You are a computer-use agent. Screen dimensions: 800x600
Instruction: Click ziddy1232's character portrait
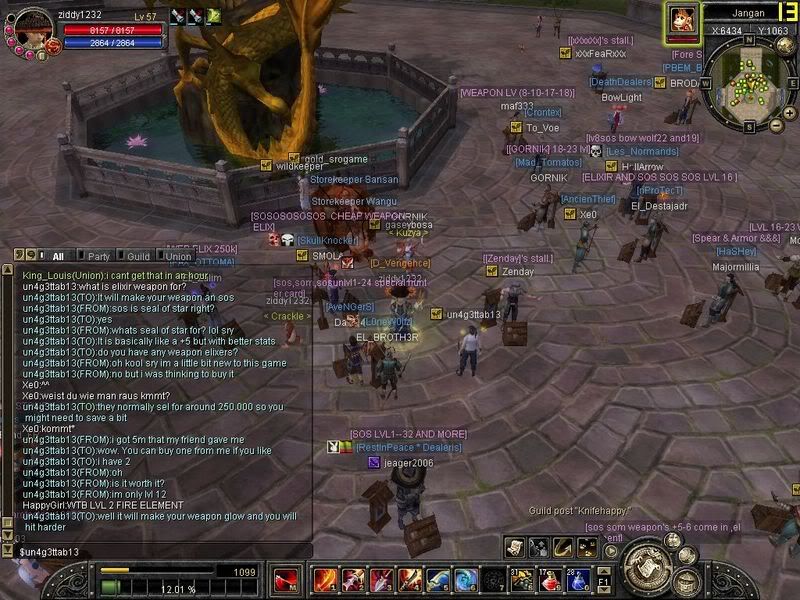pyautogui.click(x=31, y=28)
